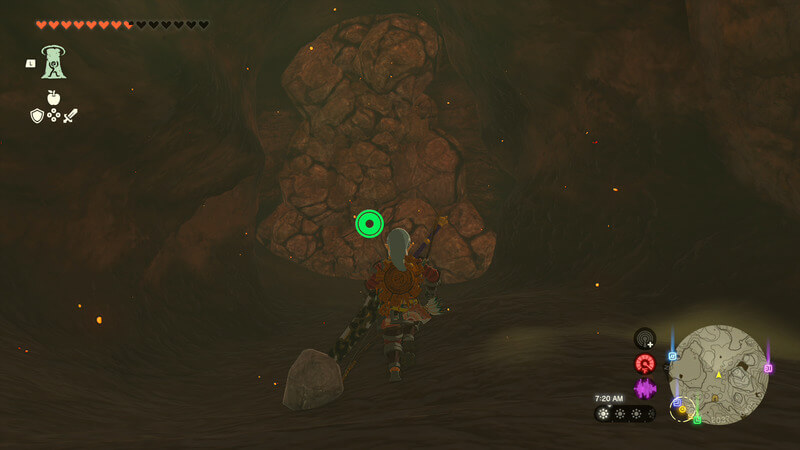Pick the green map pin marker
This screenshot has height=450, width=800.
[697, 419]
